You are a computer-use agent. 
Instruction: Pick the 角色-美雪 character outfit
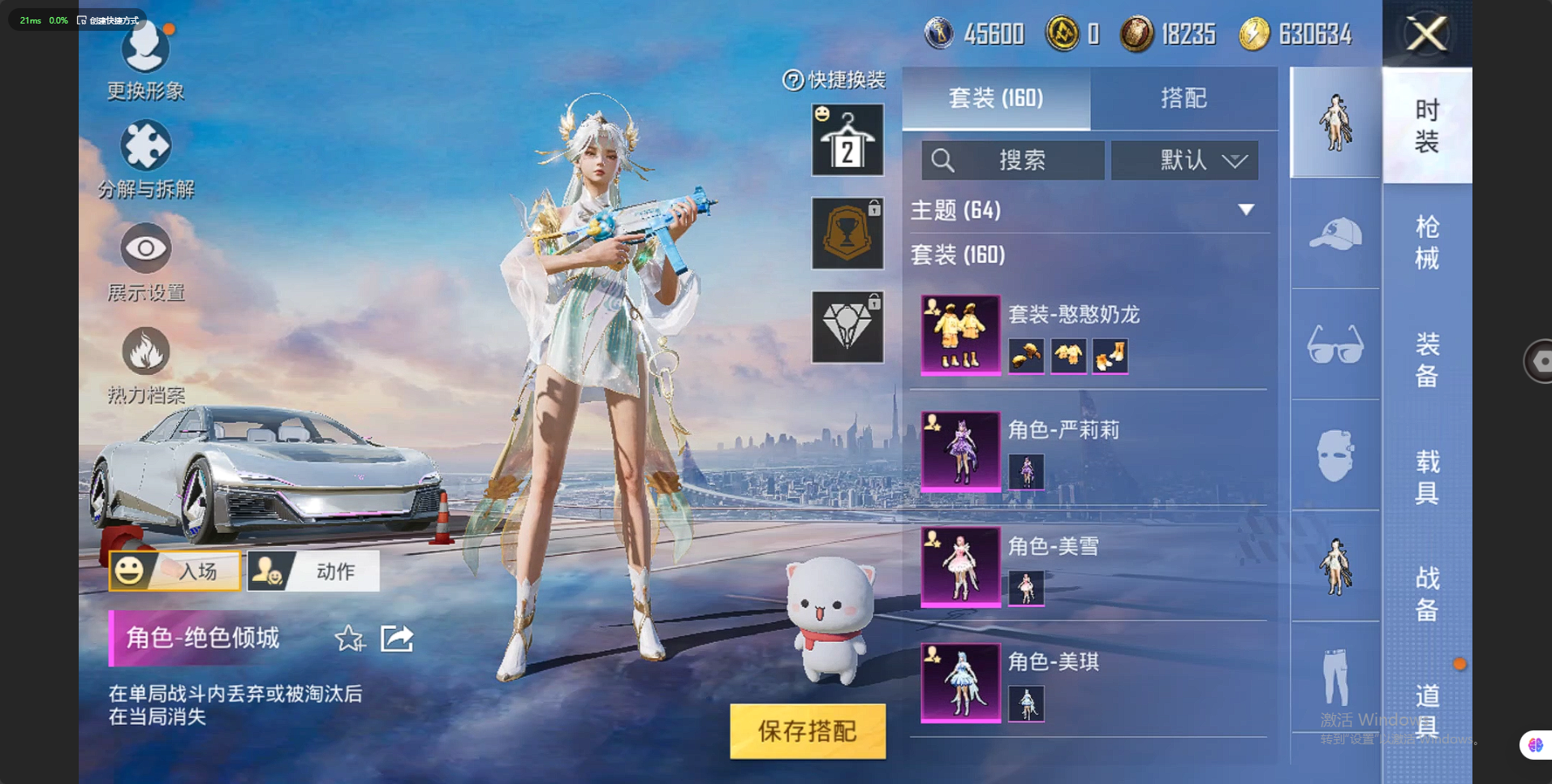pos(960,566)
